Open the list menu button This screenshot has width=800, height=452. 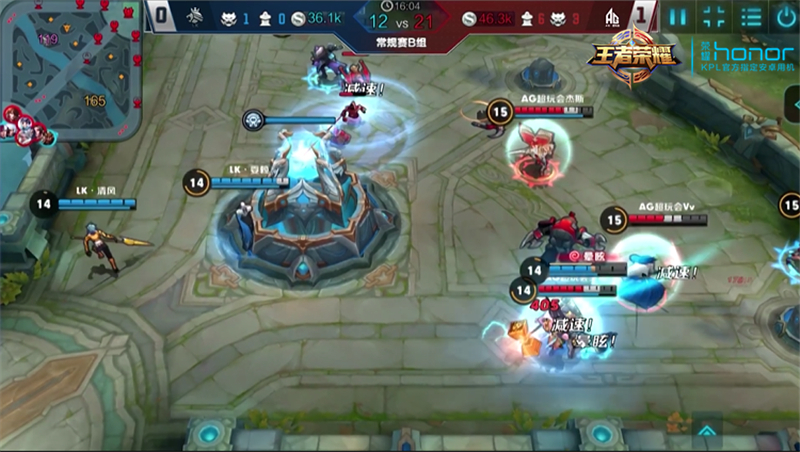(x=750, y=16)
